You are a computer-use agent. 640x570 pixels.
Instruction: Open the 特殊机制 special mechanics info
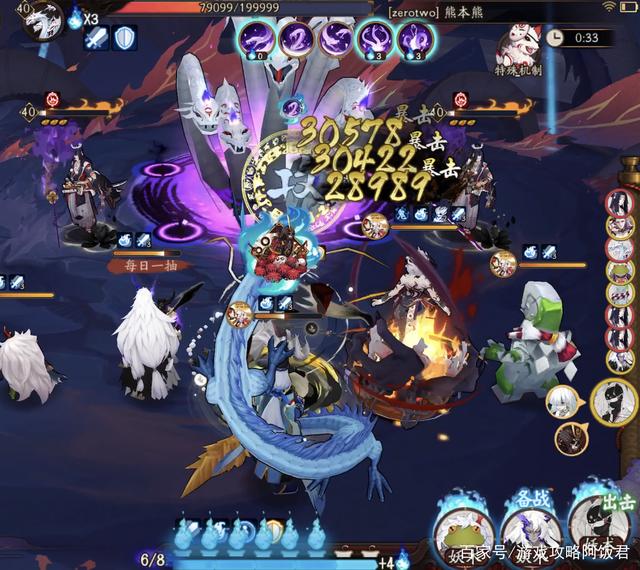pos(520,50)
